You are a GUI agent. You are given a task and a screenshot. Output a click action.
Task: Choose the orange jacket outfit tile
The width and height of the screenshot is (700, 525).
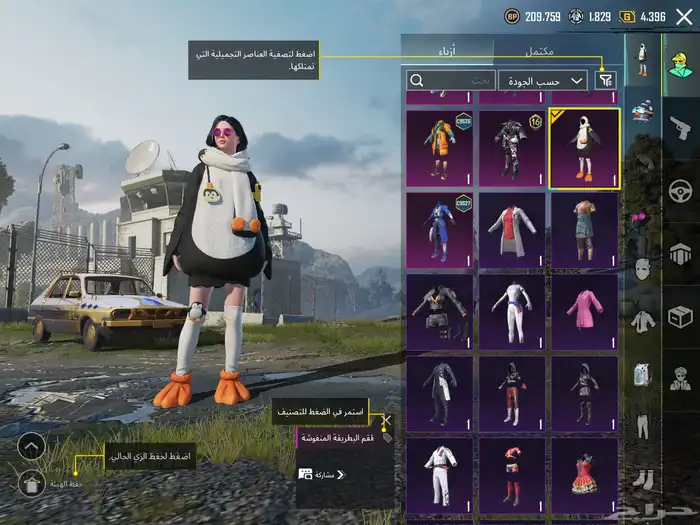click(x=440, y=148)
